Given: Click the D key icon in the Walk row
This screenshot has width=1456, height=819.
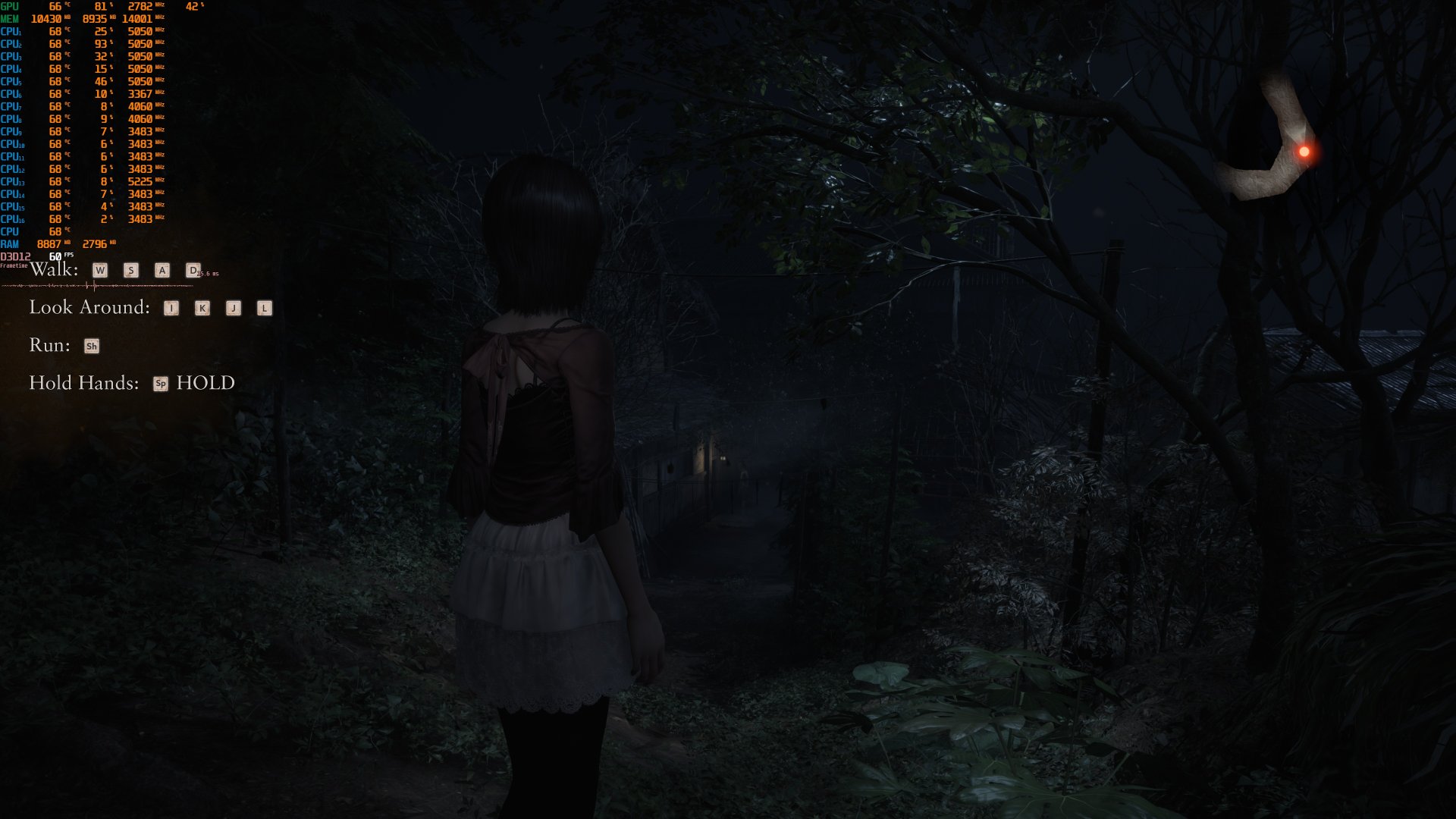Looking at the screenshot, I should [x=193, y=270].
